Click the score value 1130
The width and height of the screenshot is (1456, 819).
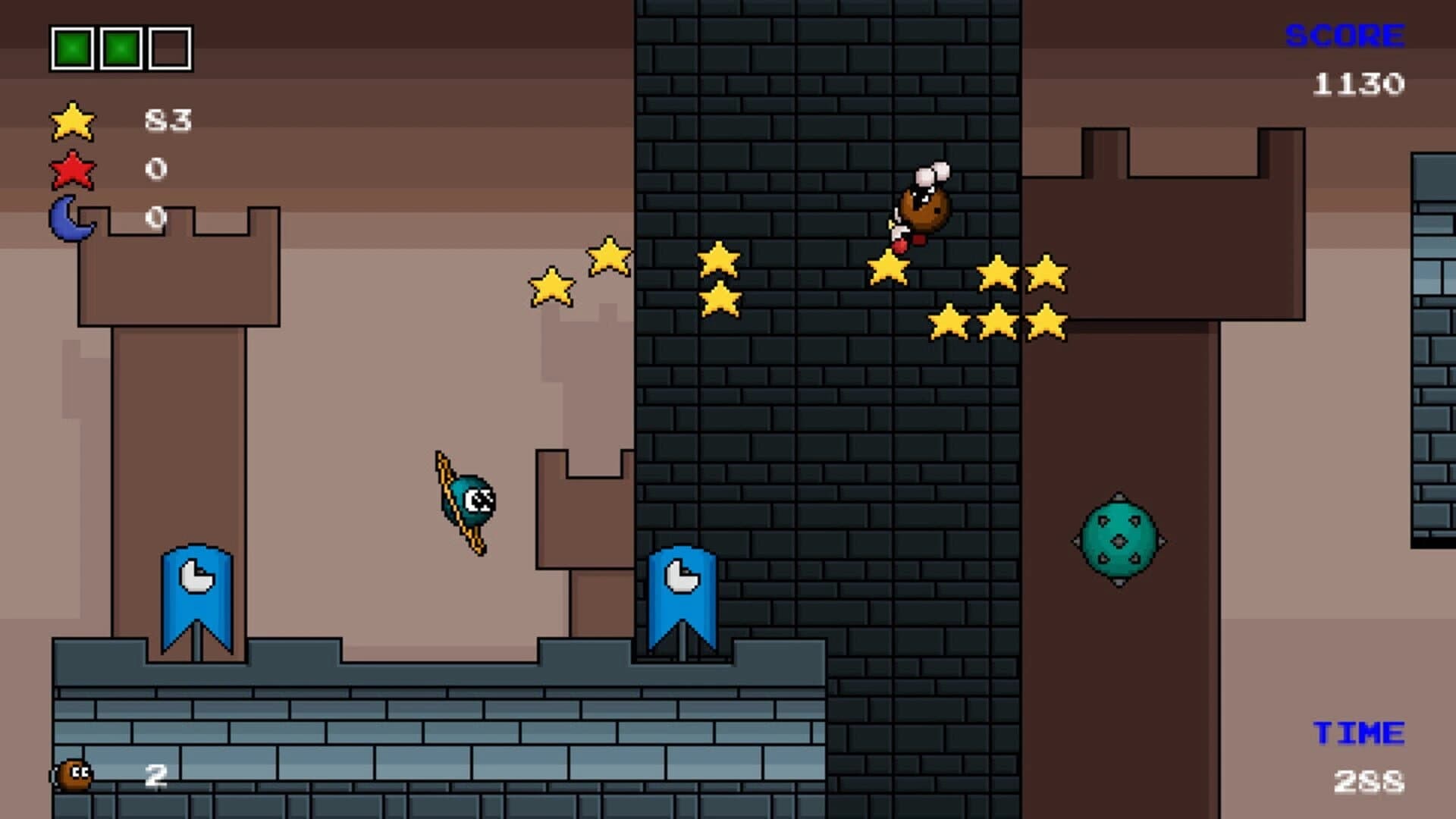pyautogui.click(x=1360, y=83)
